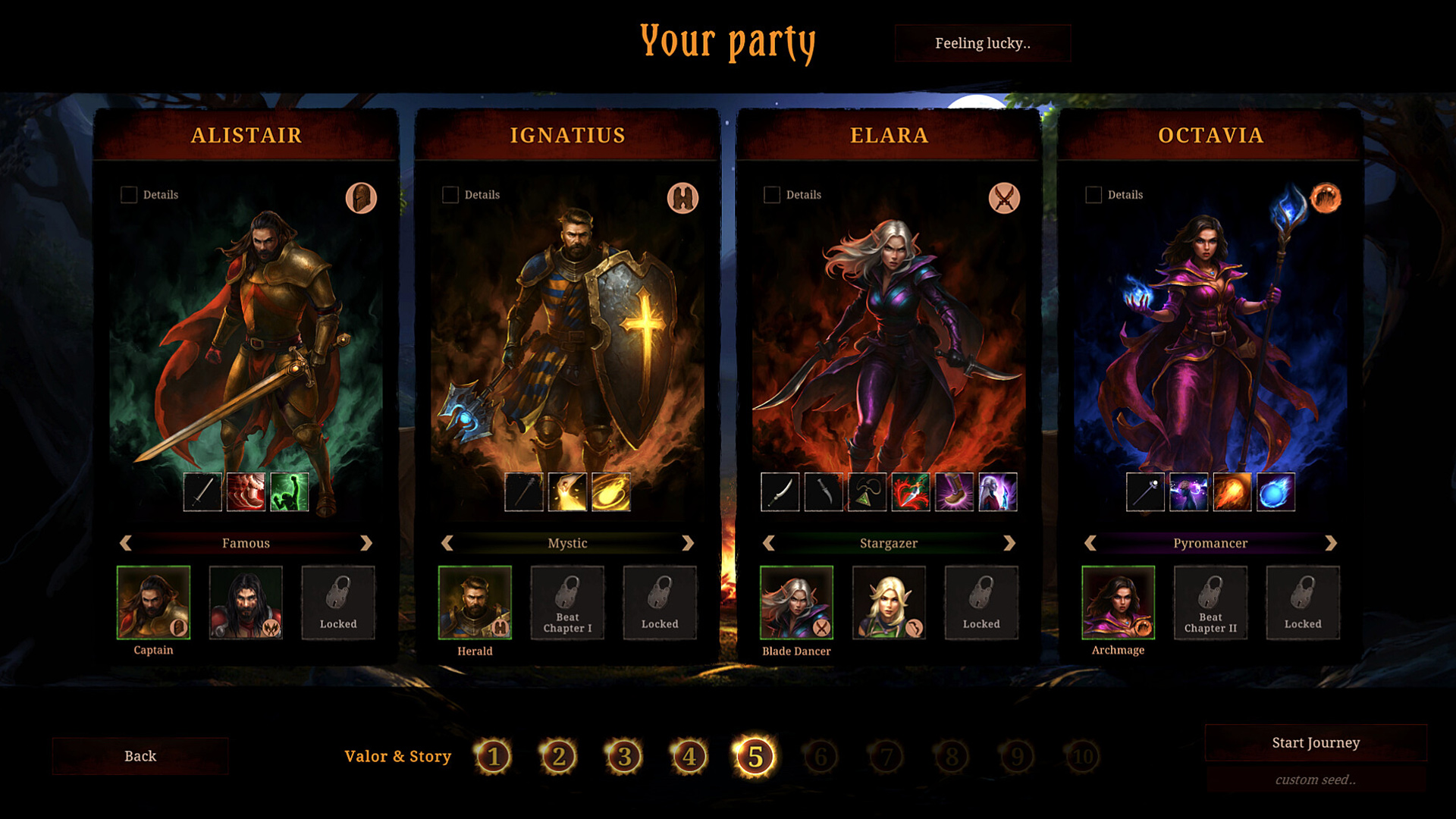1456x819 pixels.
Task: Select Valor & Story level 3
Action: click(x=624, y=756)
